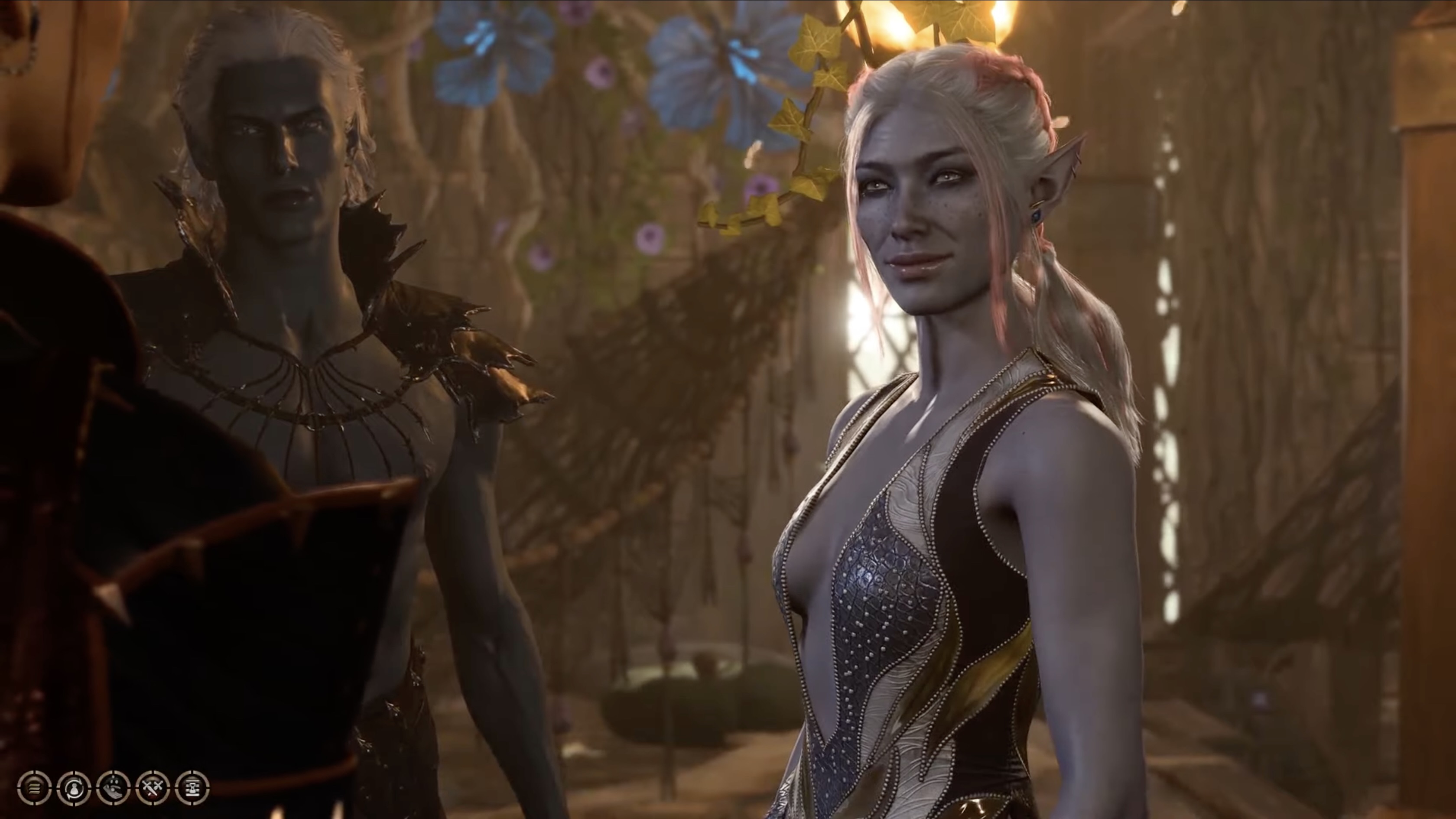Open the hourglass dialogue history icon
The image size is (1456, 819).
pyautogui.click(x=193, y=787)
